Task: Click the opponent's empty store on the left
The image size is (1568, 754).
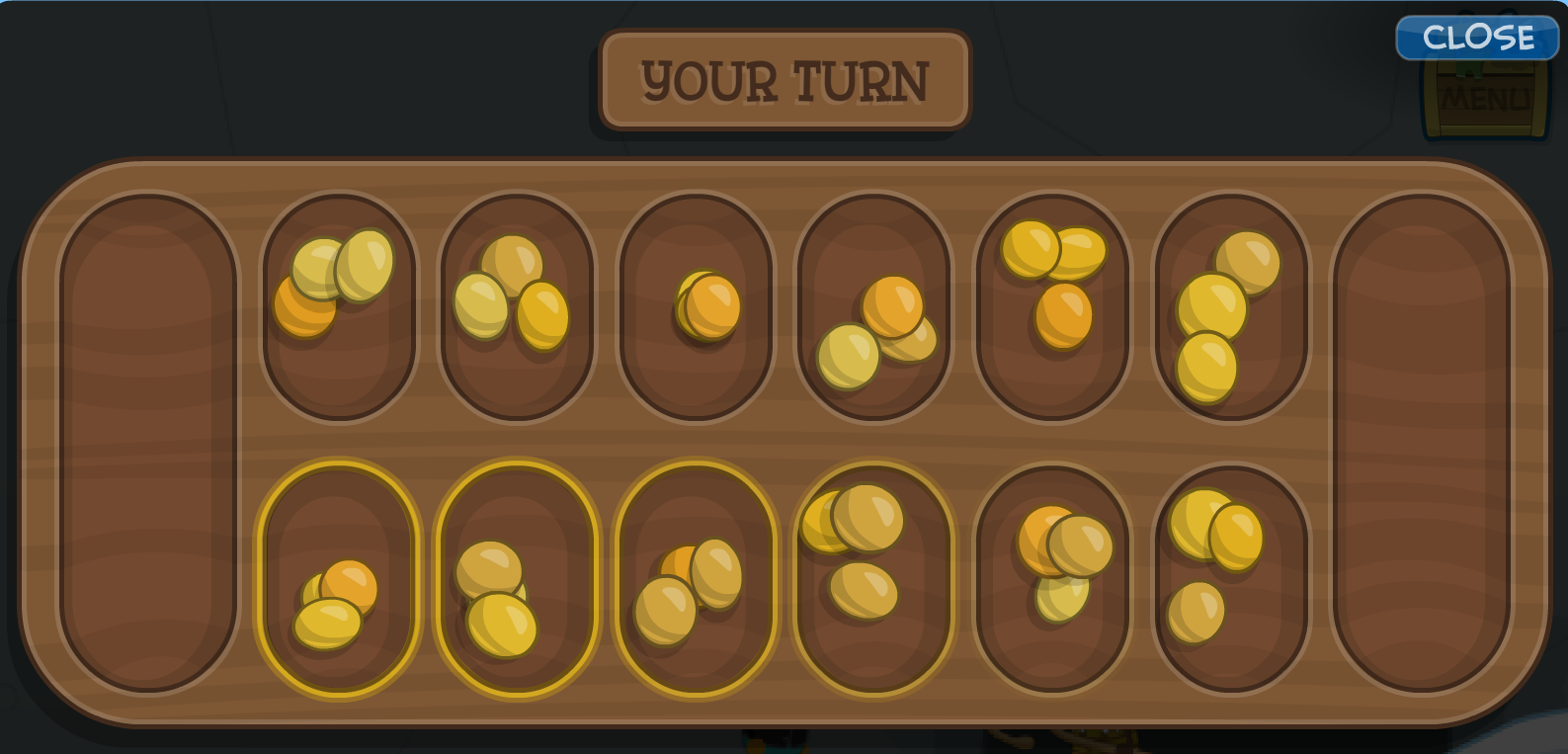Action: coord(146,440)
